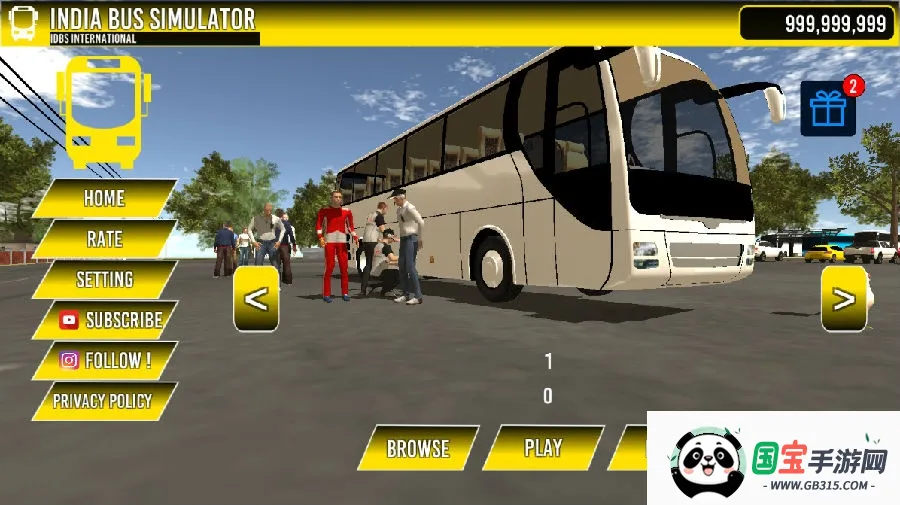
Task: Open the Home menu entry
Action: [104, 198]
